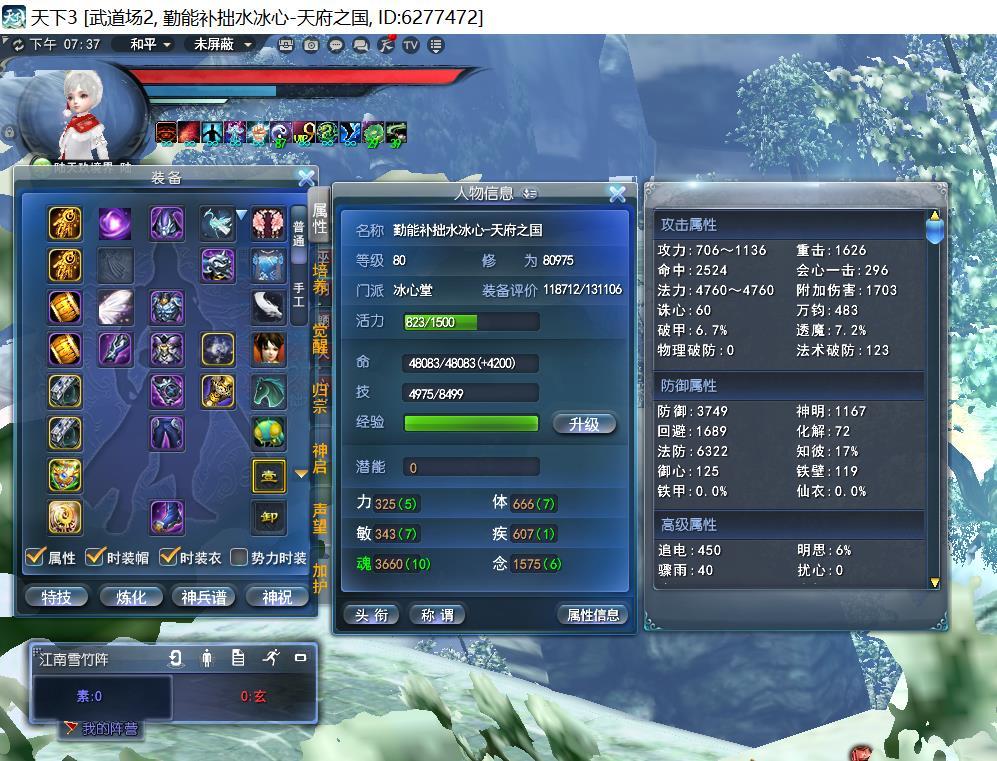Open the 称谓 titles button
This screenshot has height=761, width=997.
pos(437,615)
